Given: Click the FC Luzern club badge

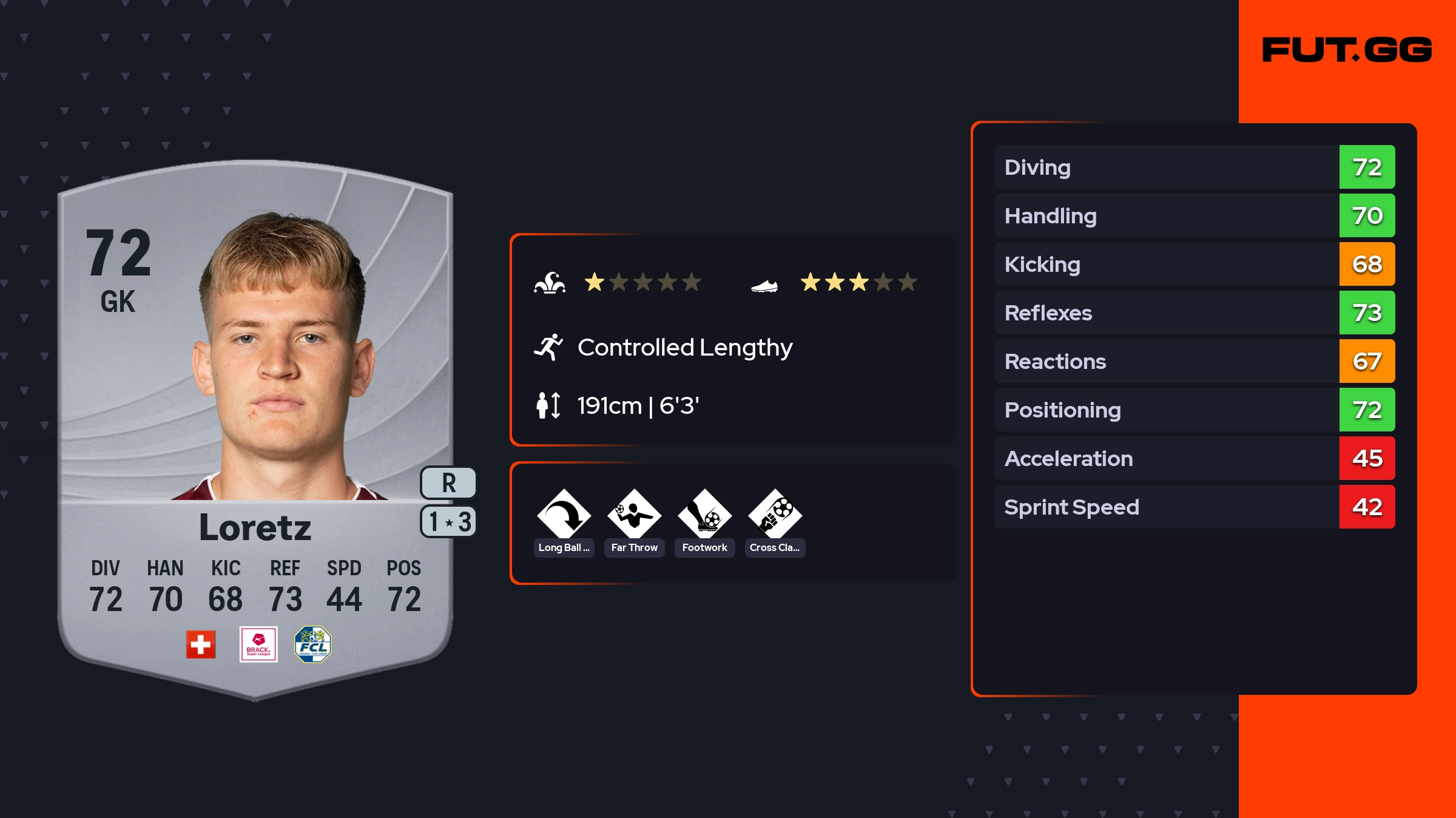Looking at the screenshot, I should tap(312, 644).
